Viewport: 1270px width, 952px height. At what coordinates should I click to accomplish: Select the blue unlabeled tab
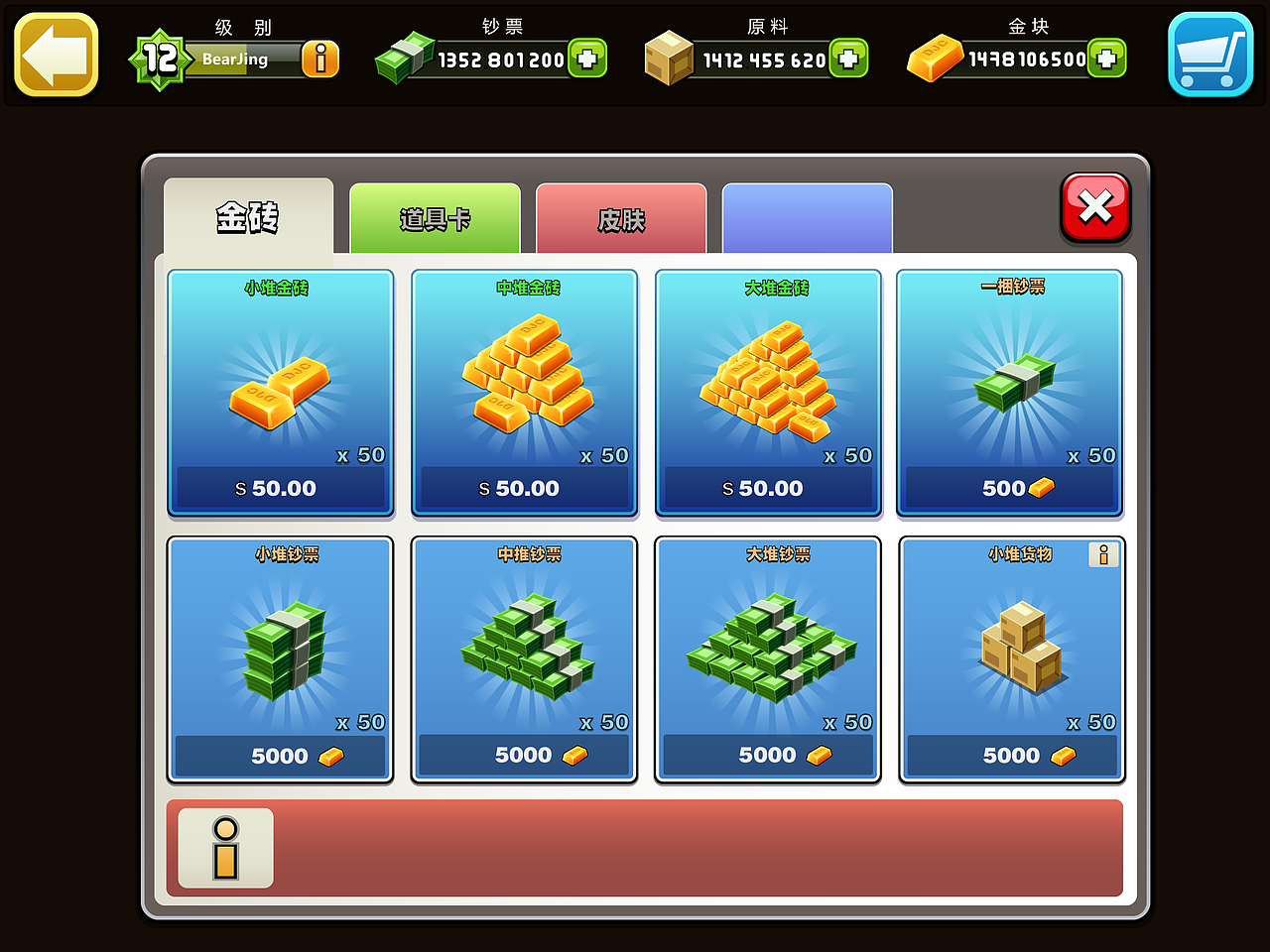click(x=807, y=218)
